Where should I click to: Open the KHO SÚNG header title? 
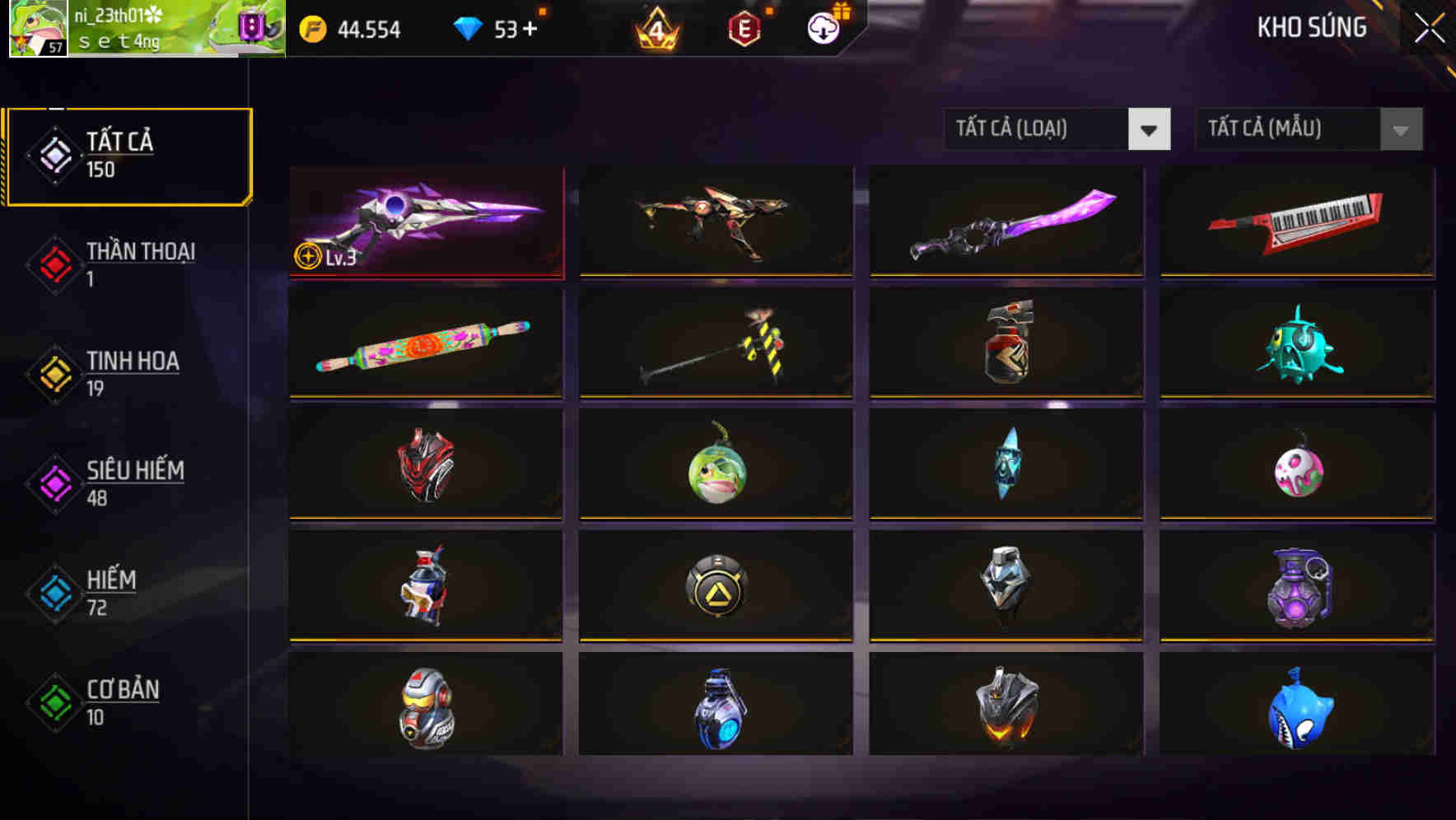[1312, 27]
